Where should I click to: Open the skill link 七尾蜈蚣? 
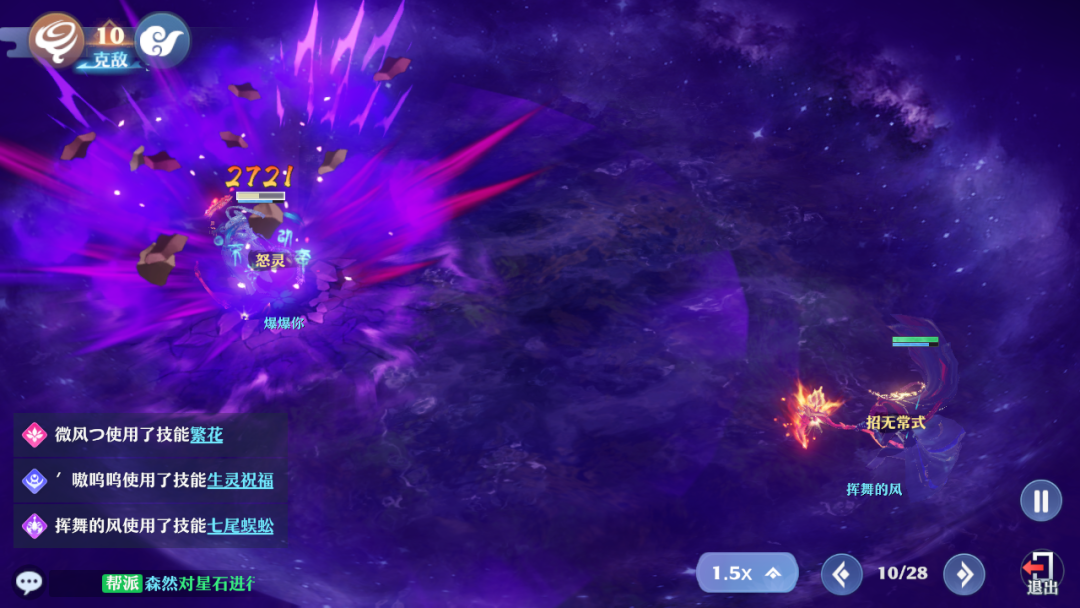(x=240, y=526)
